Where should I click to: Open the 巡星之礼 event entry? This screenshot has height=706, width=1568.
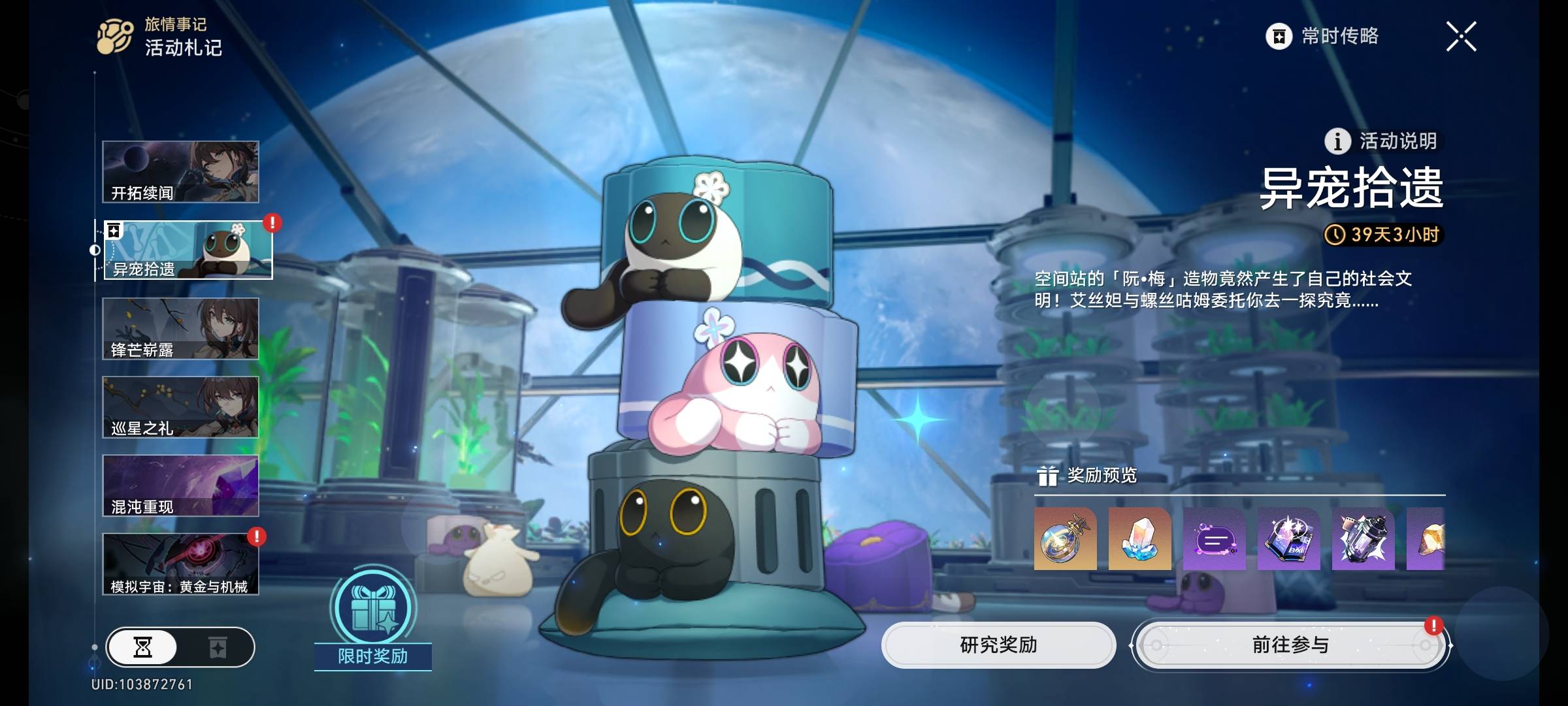(x=180, y=407)
